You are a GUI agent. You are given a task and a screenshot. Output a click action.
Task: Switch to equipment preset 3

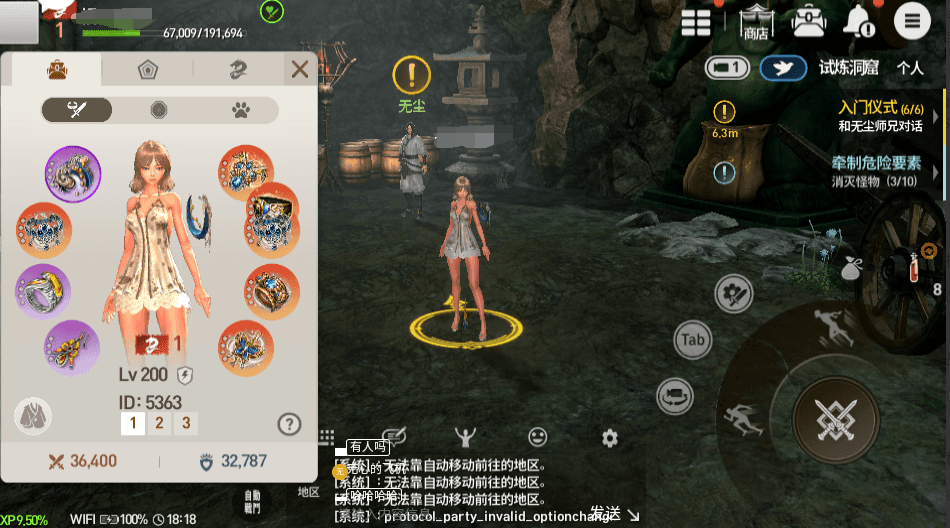[185, 423]
